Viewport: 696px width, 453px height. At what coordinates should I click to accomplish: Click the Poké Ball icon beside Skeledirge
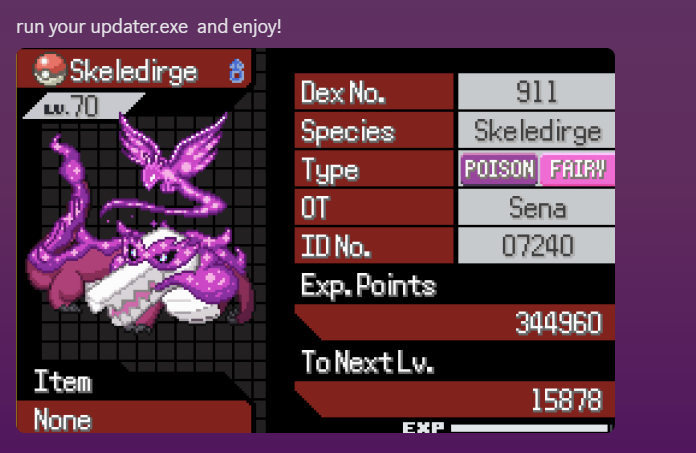pos(49,70)
